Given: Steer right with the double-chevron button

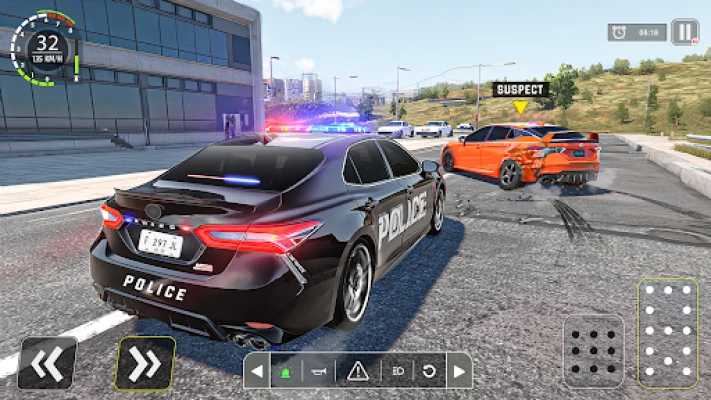Looking at the screenshot, I should [x=145, y=363].
